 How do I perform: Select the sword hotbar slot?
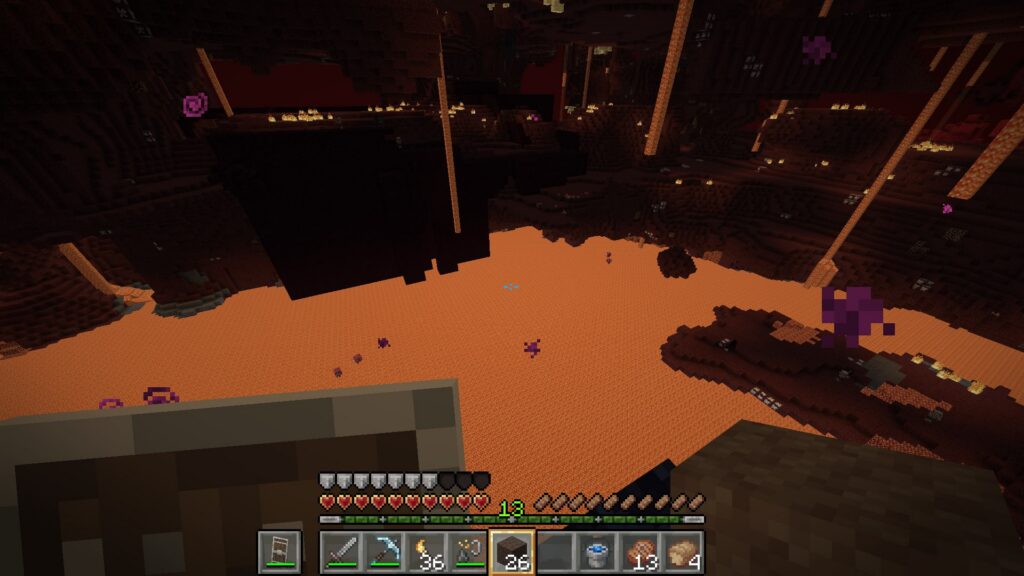pos(341,552)
